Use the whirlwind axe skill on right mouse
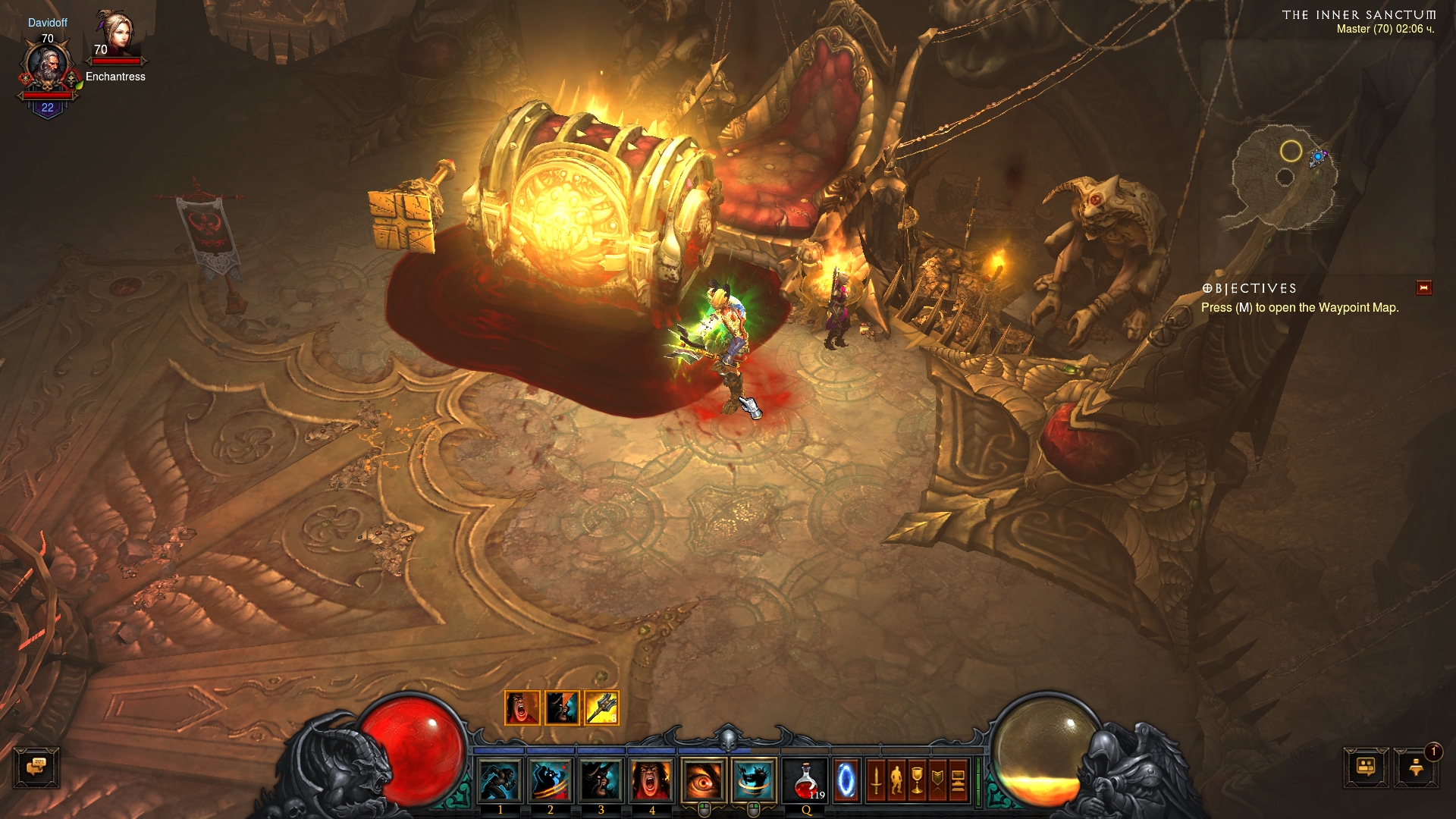The width and height of the screenshot is (1456, 819). 755,781
